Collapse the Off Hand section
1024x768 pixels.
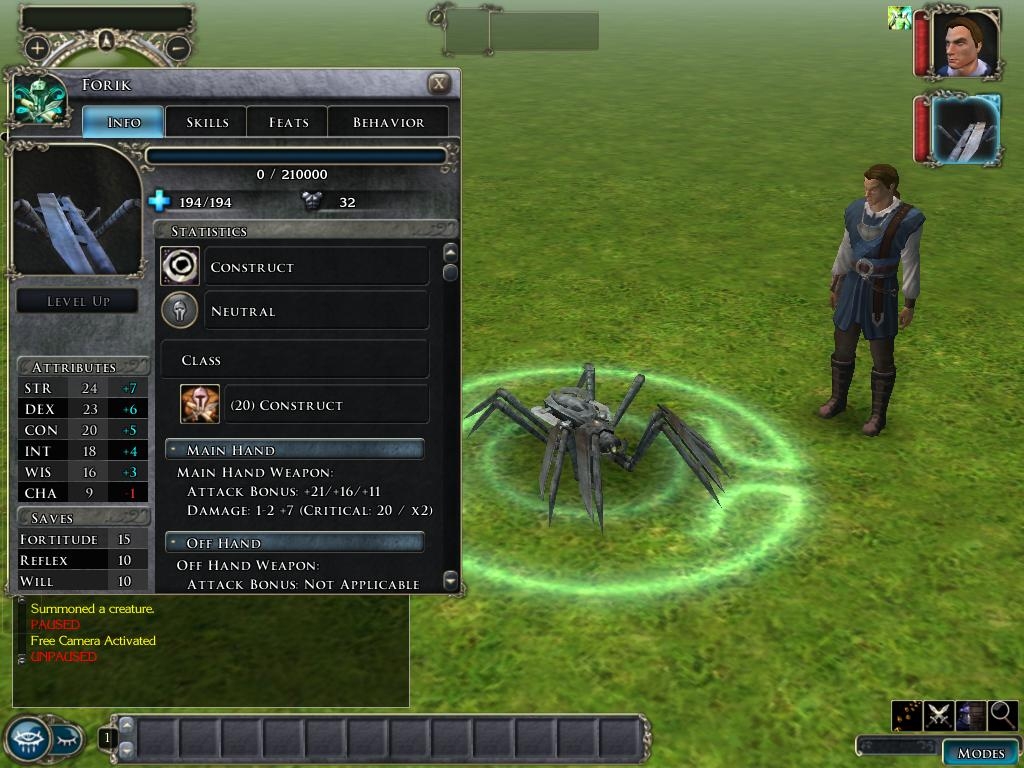(173, 543)
